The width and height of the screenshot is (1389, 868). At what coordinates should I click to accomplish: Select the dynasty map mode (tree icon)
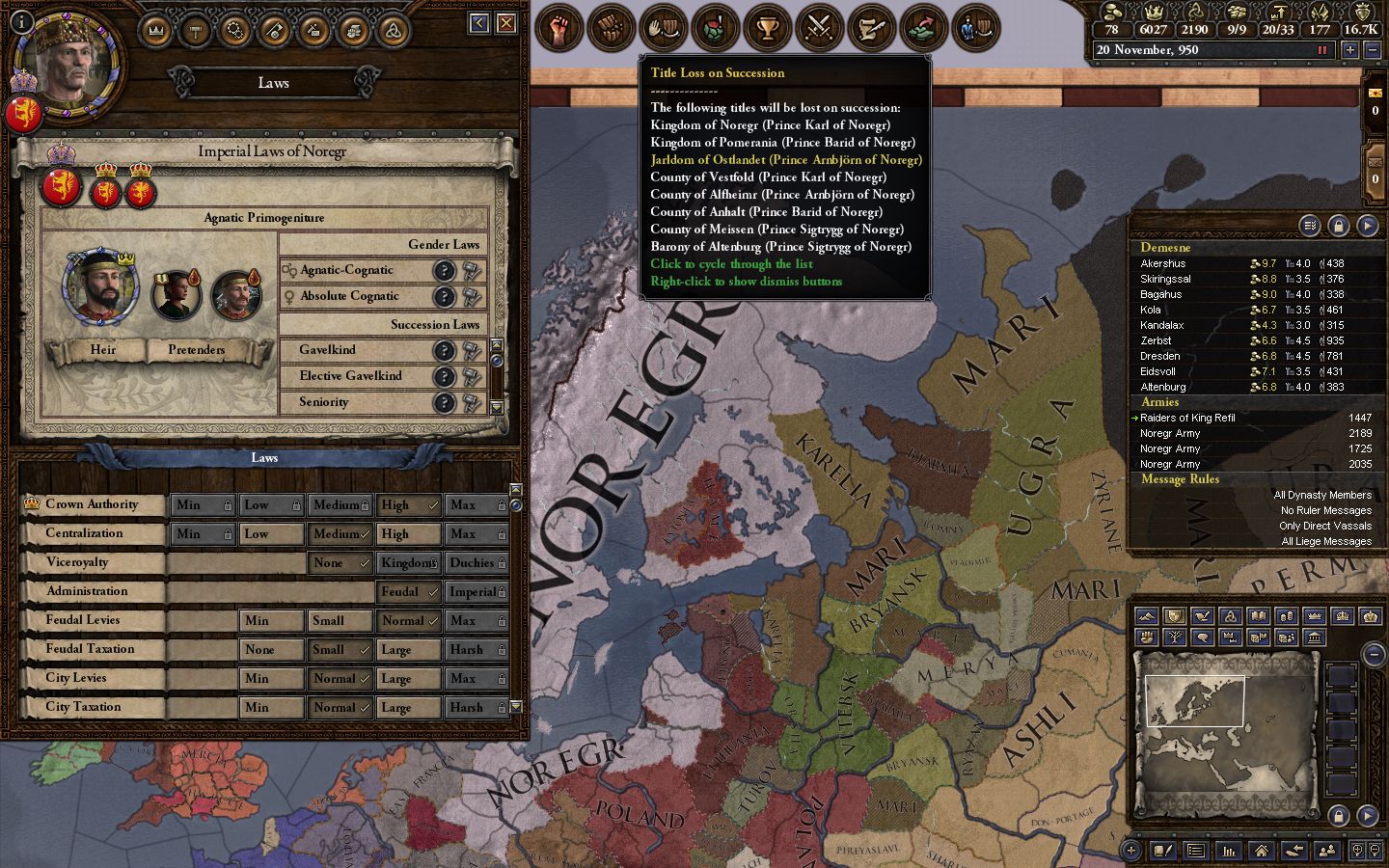[x=1174, y=637]
